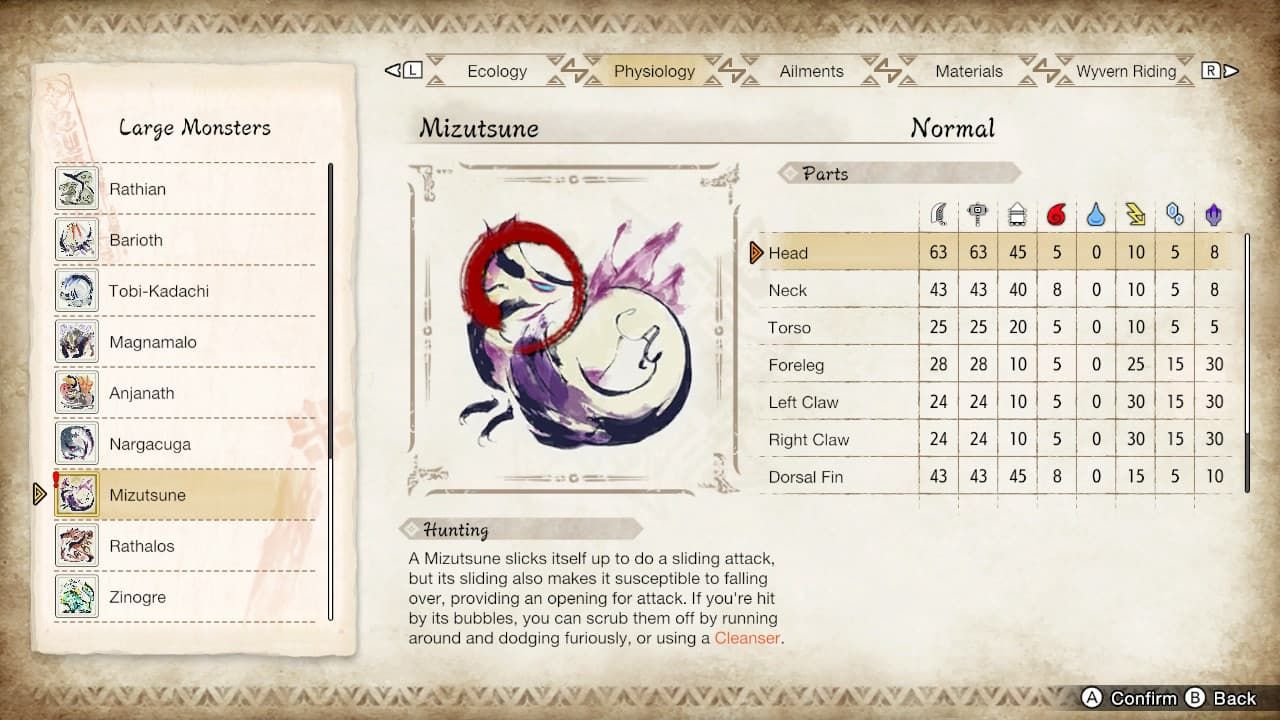This screenshot has width=1280, height=720.
Task: Click the ice element weakness icon
Action: tap(1174, 213)
